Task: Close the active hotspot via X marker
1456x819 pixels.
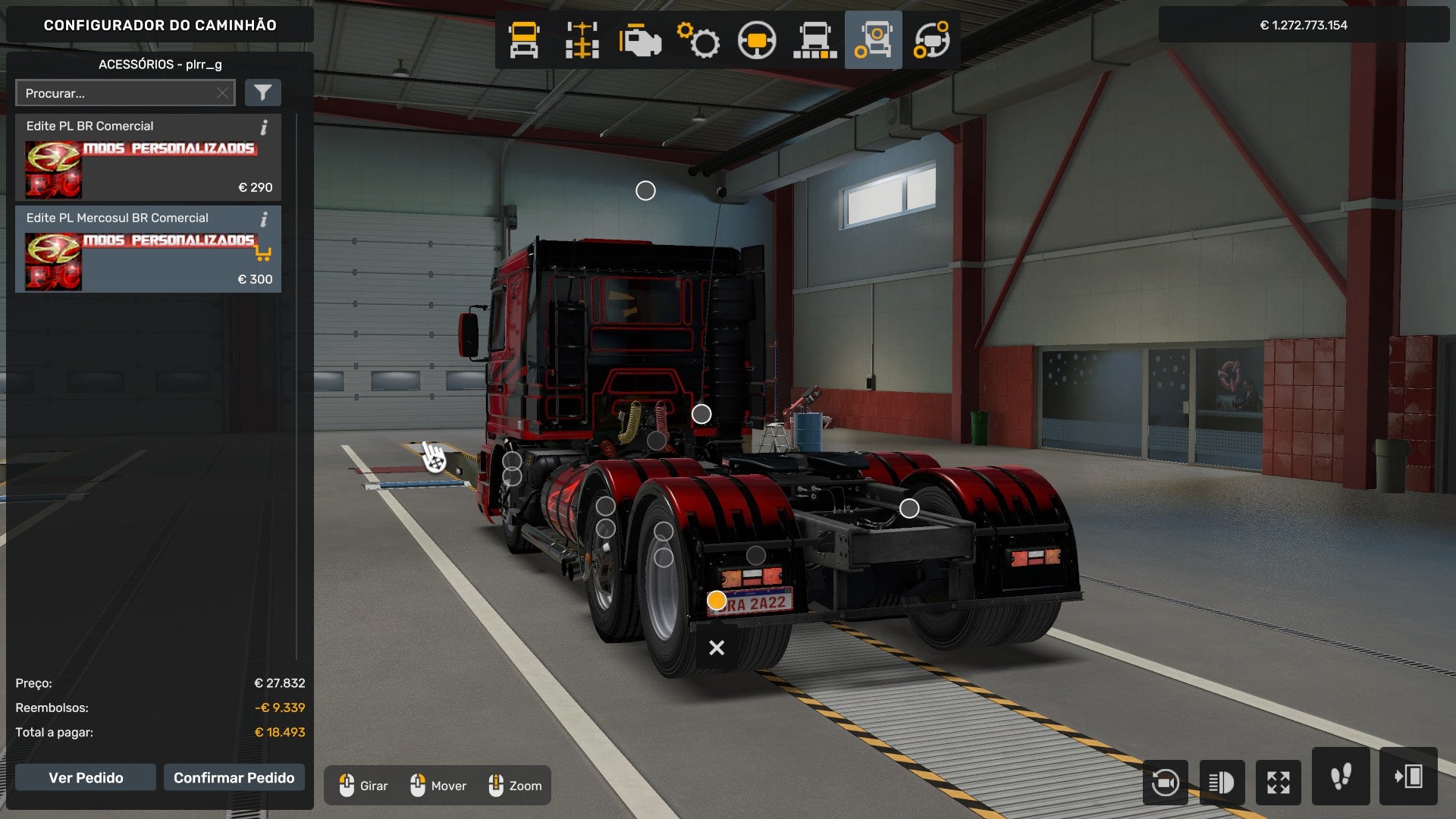Action: [716, 648]
